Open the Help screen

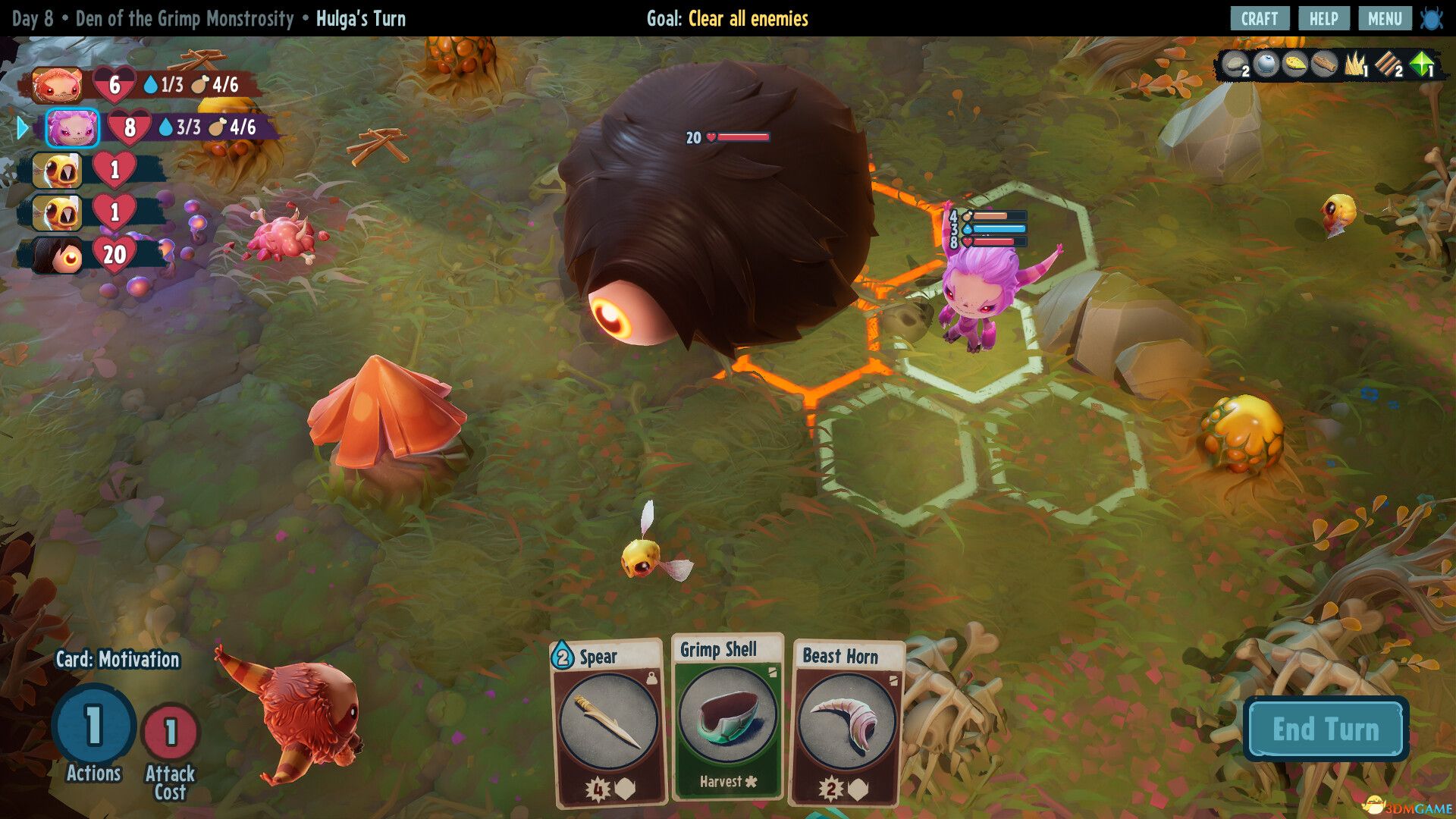point(1323,19)
